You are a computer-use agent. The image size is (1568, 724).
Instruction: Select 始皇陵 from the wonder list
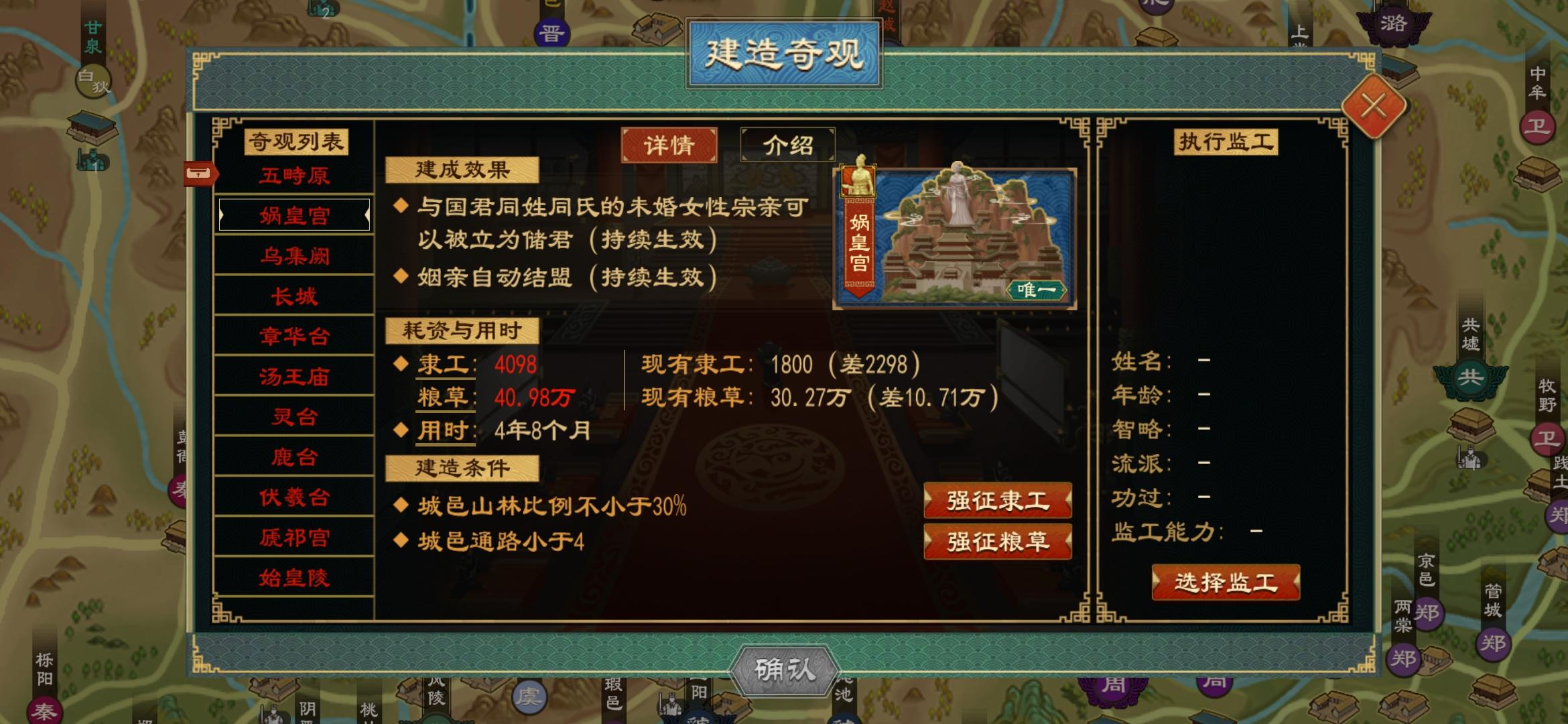[293, 577]
